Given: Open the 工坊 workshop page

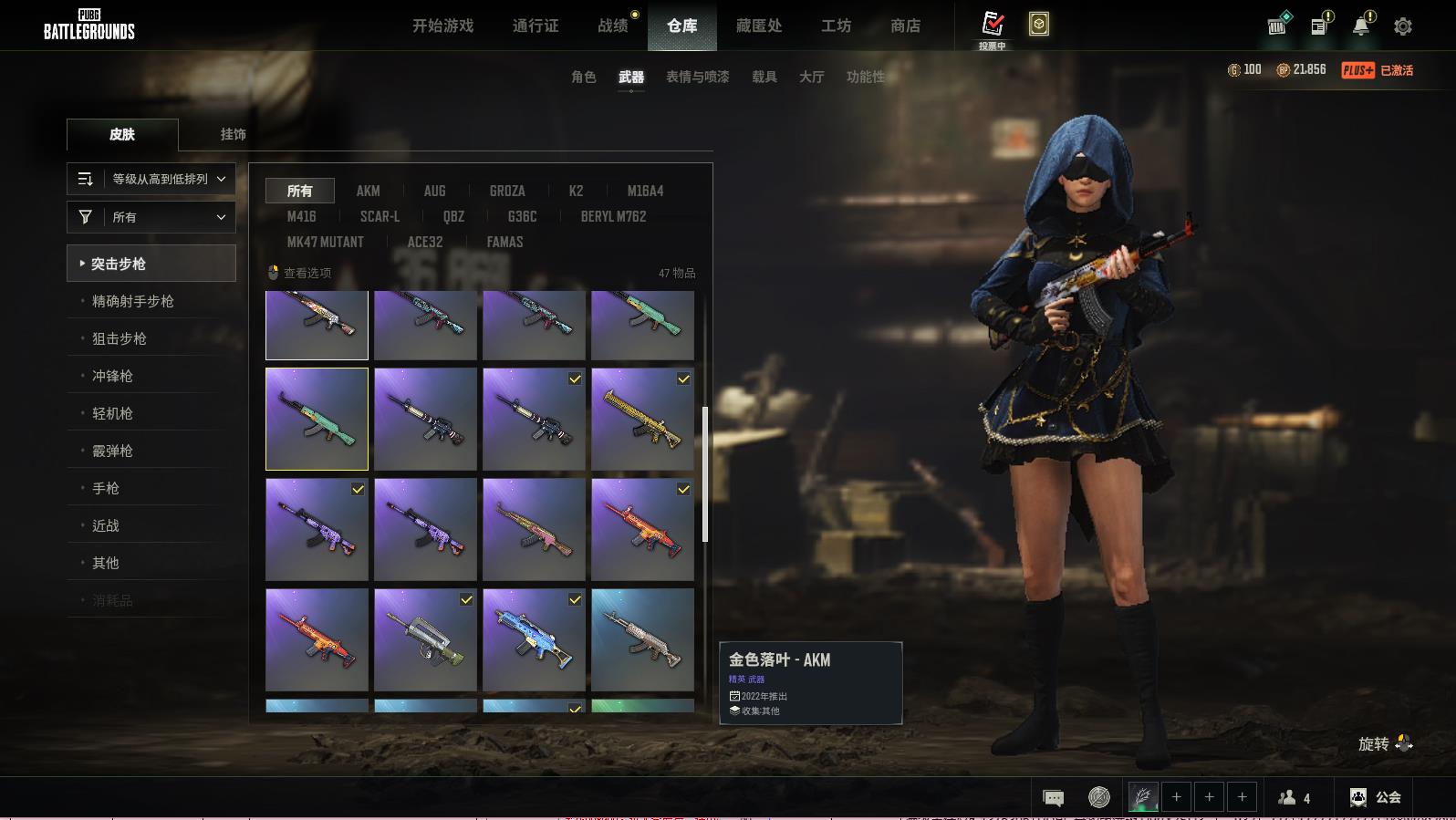Looking at the screenshot, I should coord(836,26).
